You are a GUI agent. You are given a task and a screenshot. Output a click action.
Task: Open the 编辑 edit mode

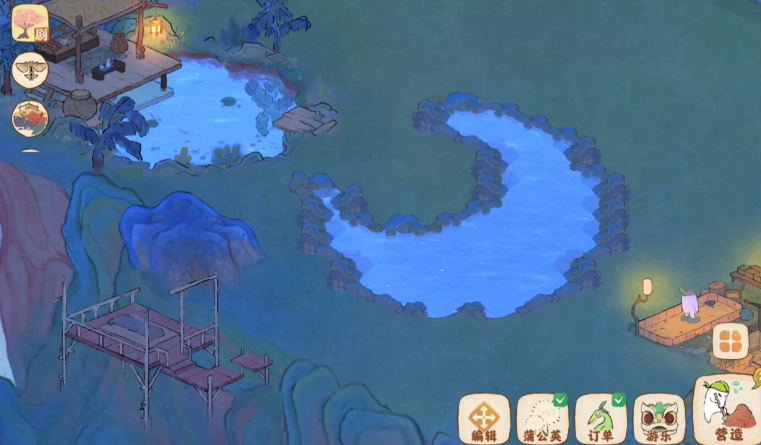point(485,419)
